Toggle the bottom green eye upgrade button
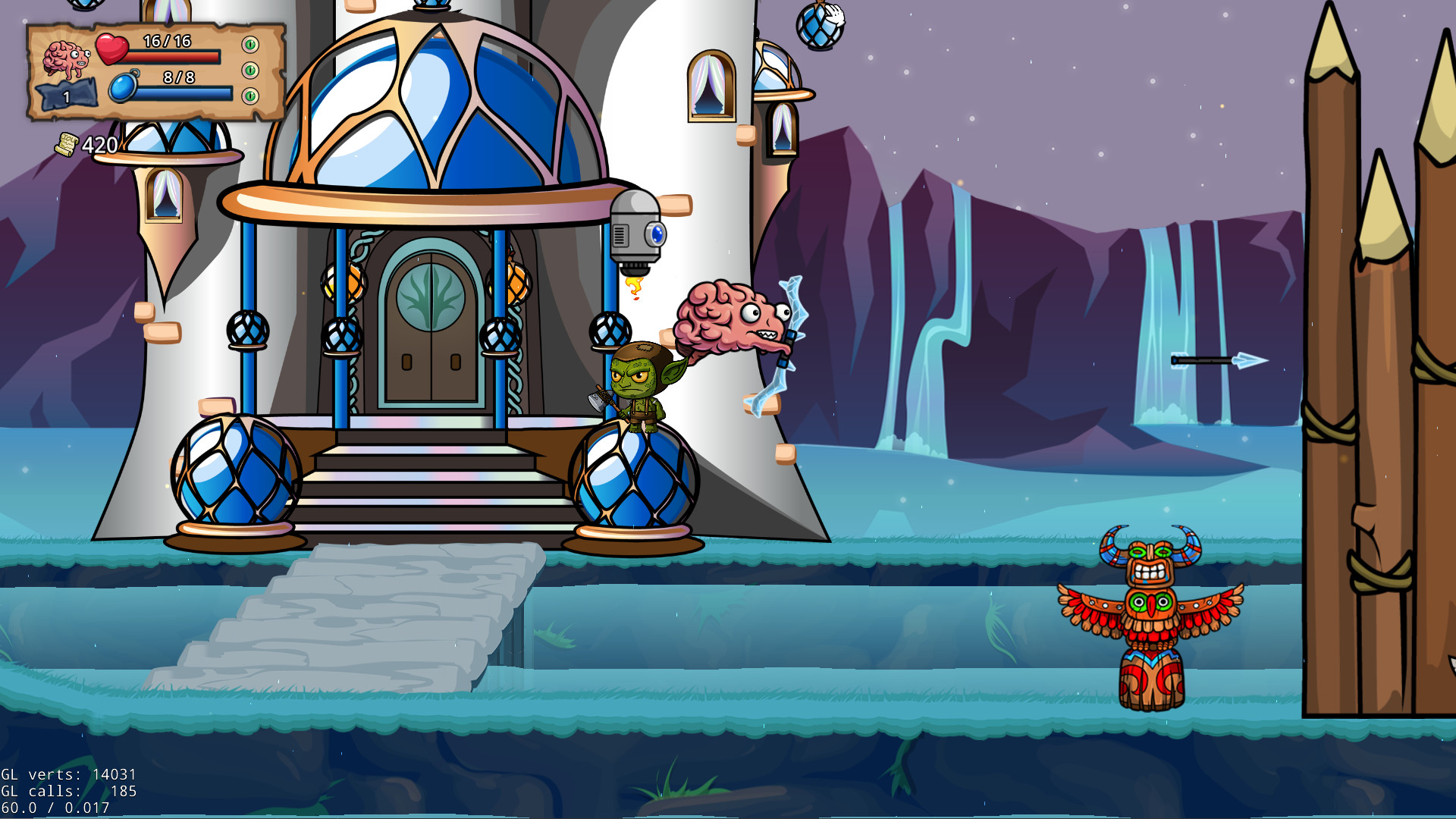The height and width of the screenshot is (819, 1456). [x=249, y=96]
